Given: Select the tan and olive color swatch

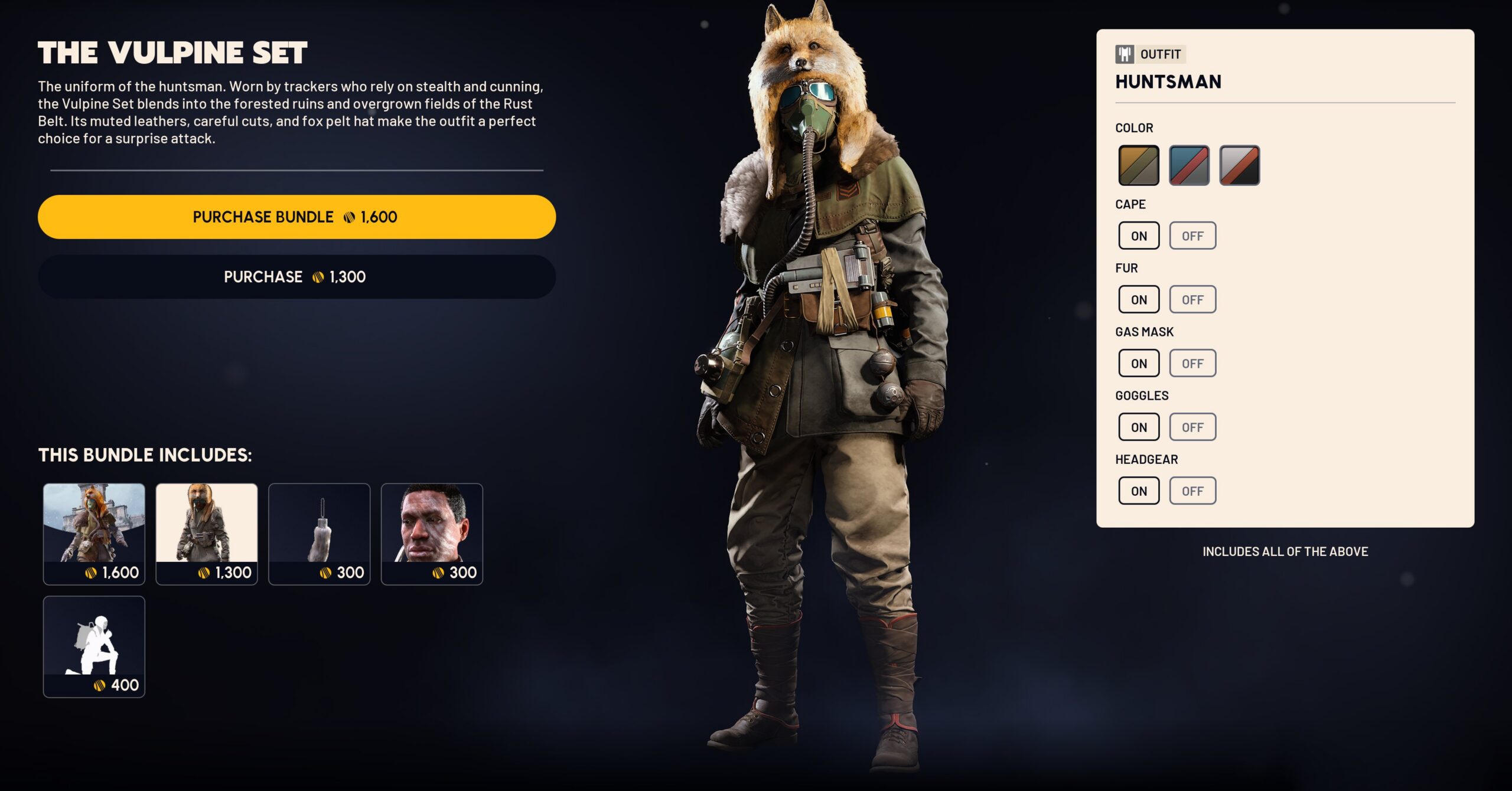Looking at the screenshot, I should click(x=1138, y=165).
